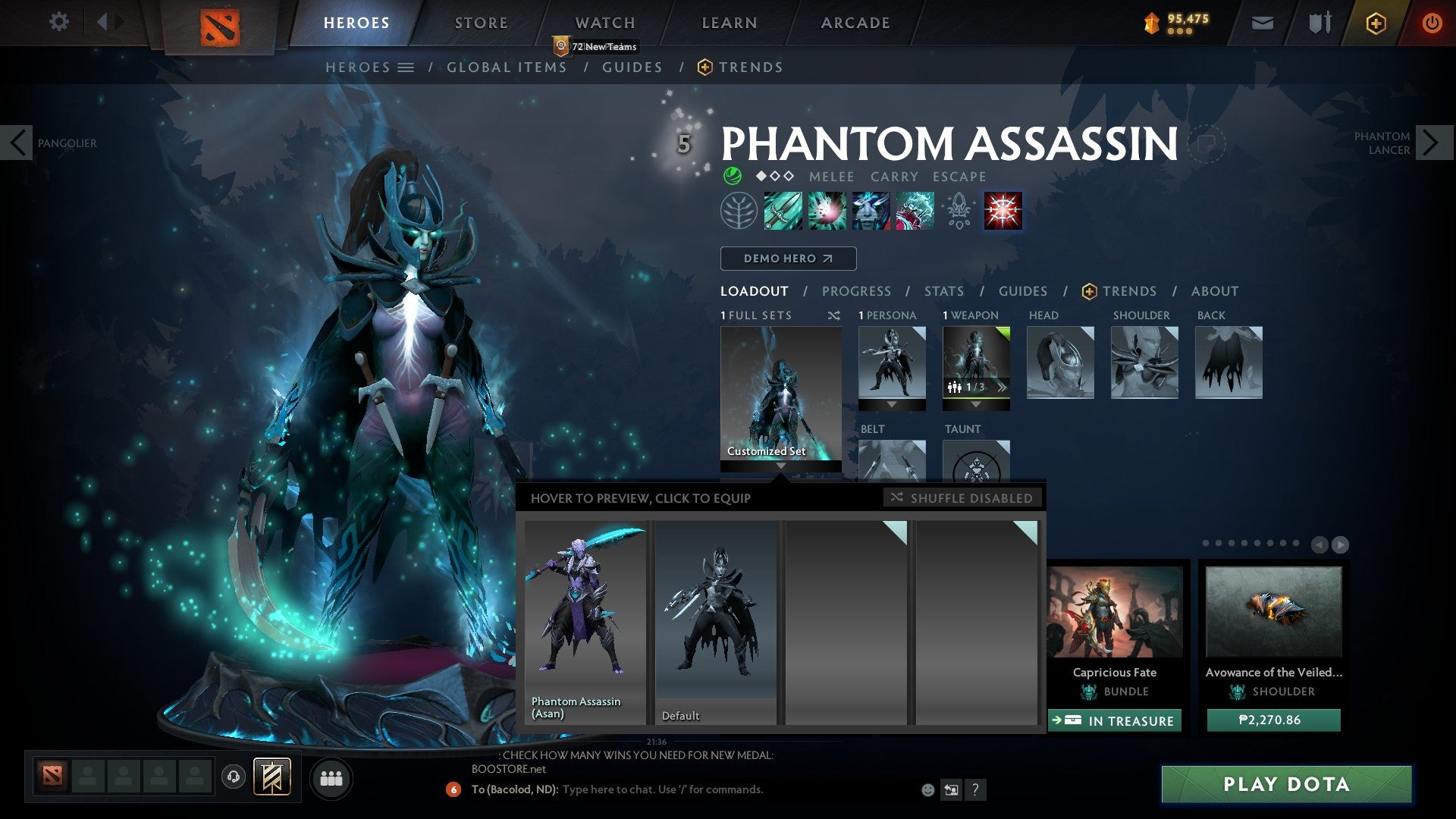Screen dimensions: 1456x819
Task: Open the ARCADE menu item
Action: [x=854, y=23]
